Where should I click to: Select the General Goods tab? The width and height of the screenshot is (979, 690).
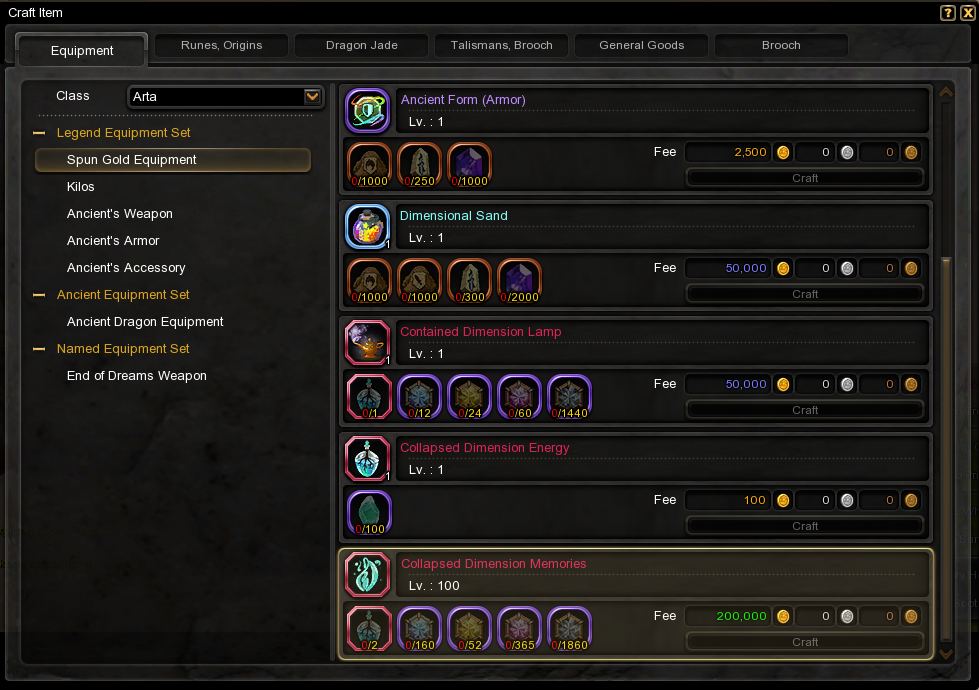(x=641, y=45)
